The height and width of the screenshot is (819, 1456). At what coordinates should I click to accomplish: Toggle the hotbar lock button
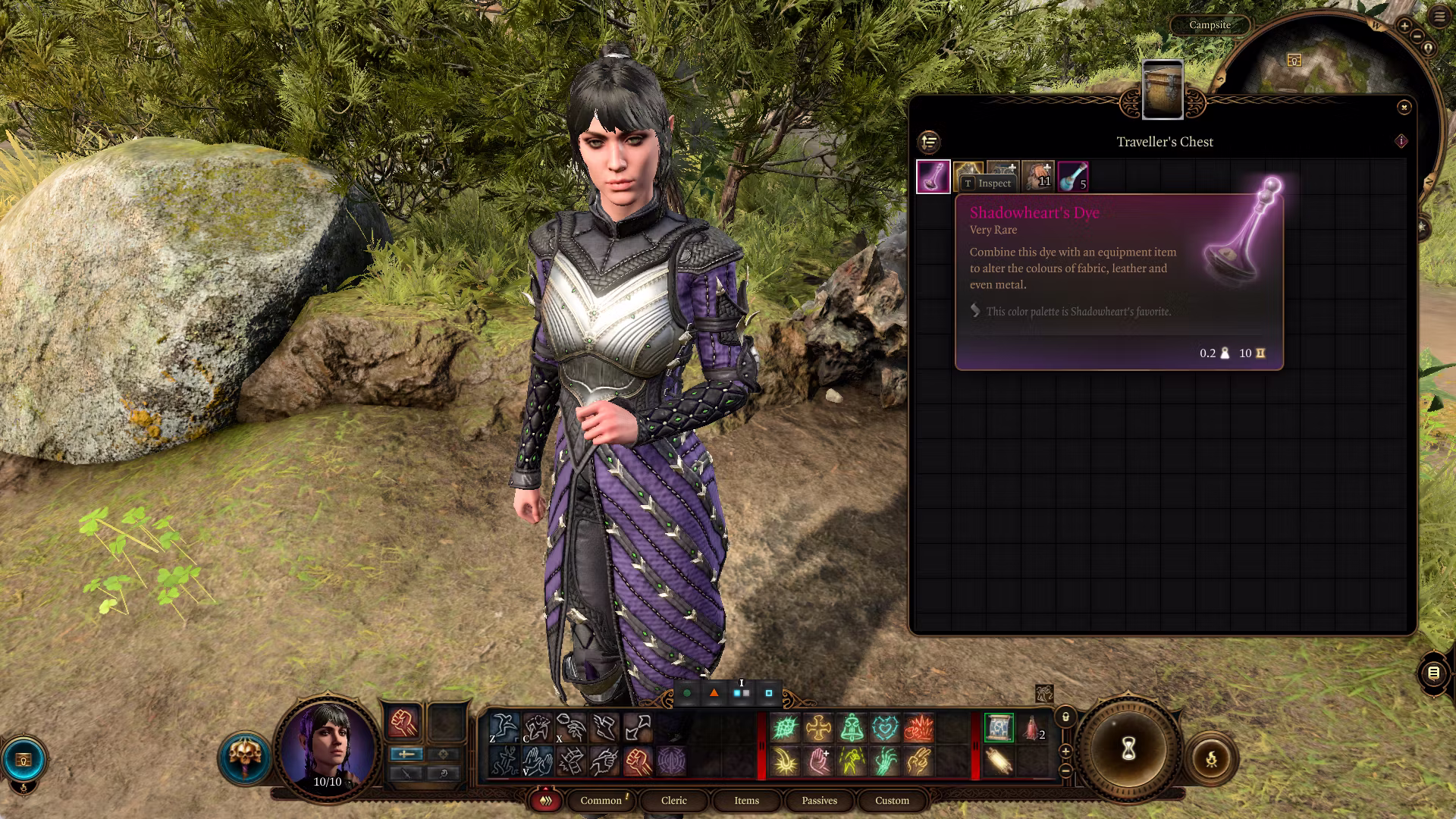pos(1065,717)
